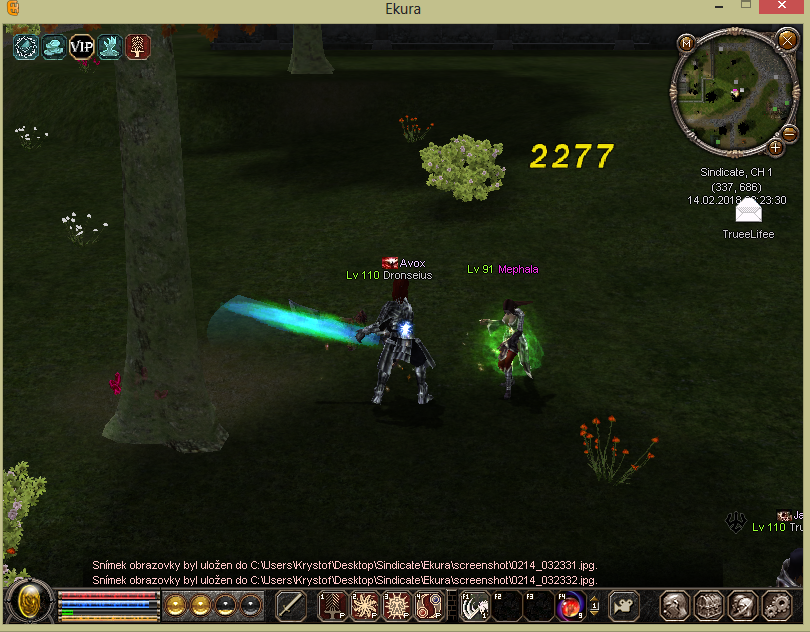This screenshot has height=632, width=810.
Task: Activate the claw slash skill in slot F1
Action: pyautogui.click(x=474, y=605)
